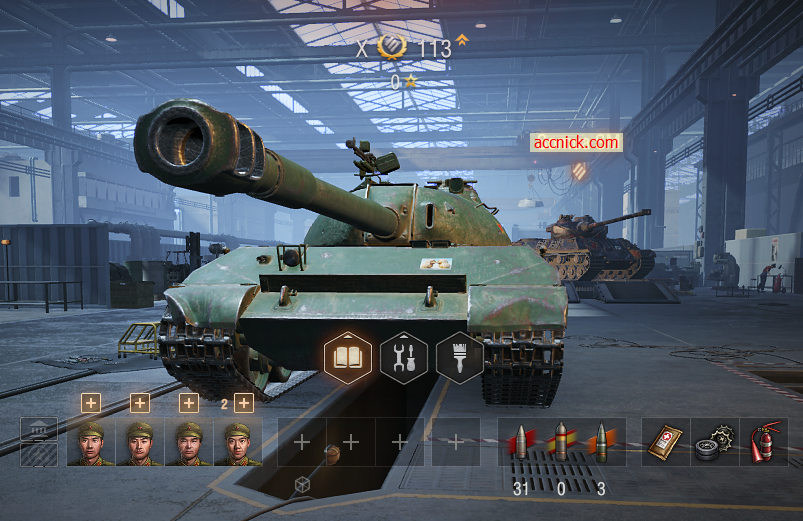Choose the repair kit gears consumable
803x521 pixels.
pyautogui.click(x=714, y=441)
